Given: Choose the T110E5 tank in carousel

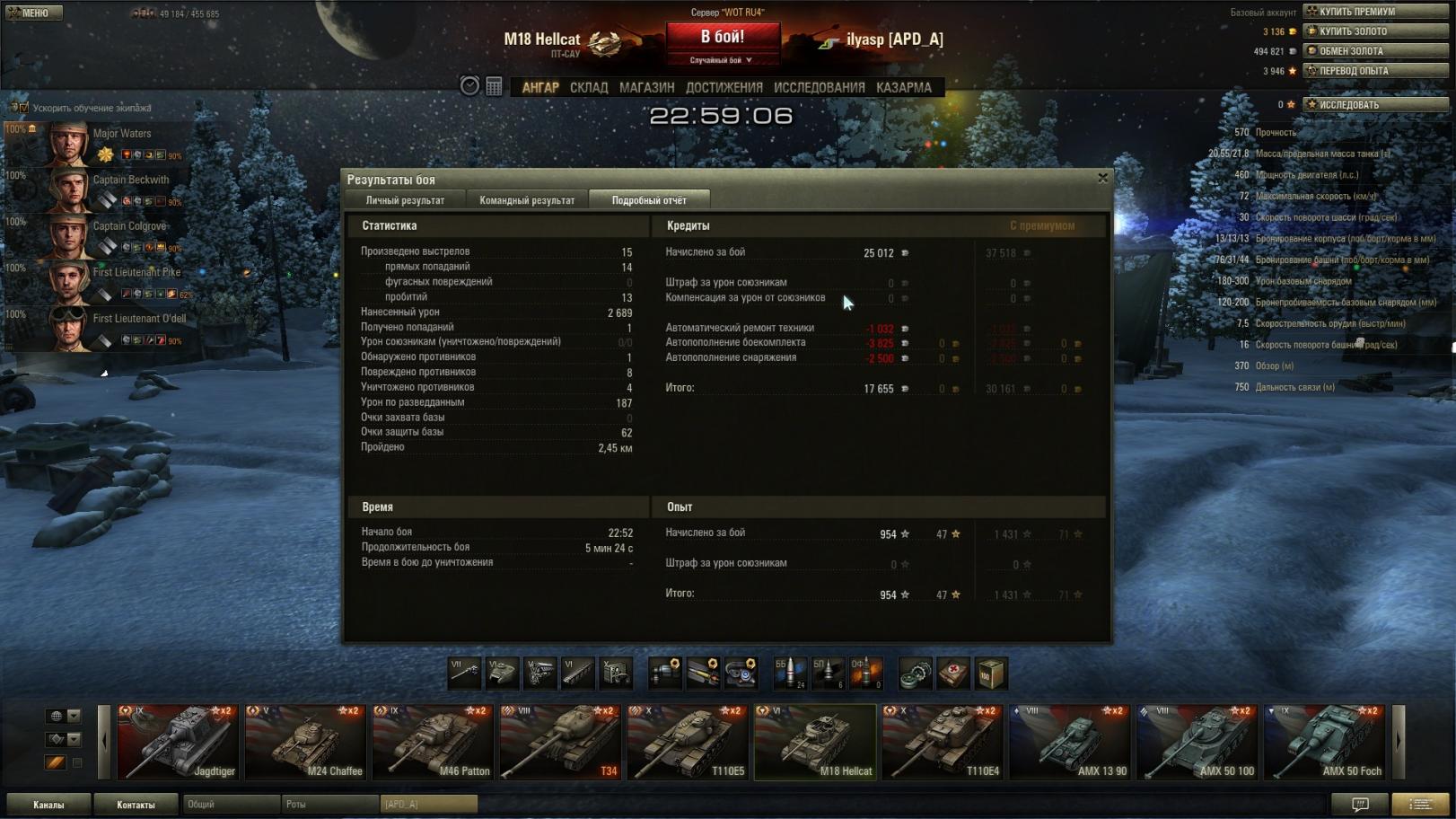Looking at the screenshot, I should click(x=688, y=742).
